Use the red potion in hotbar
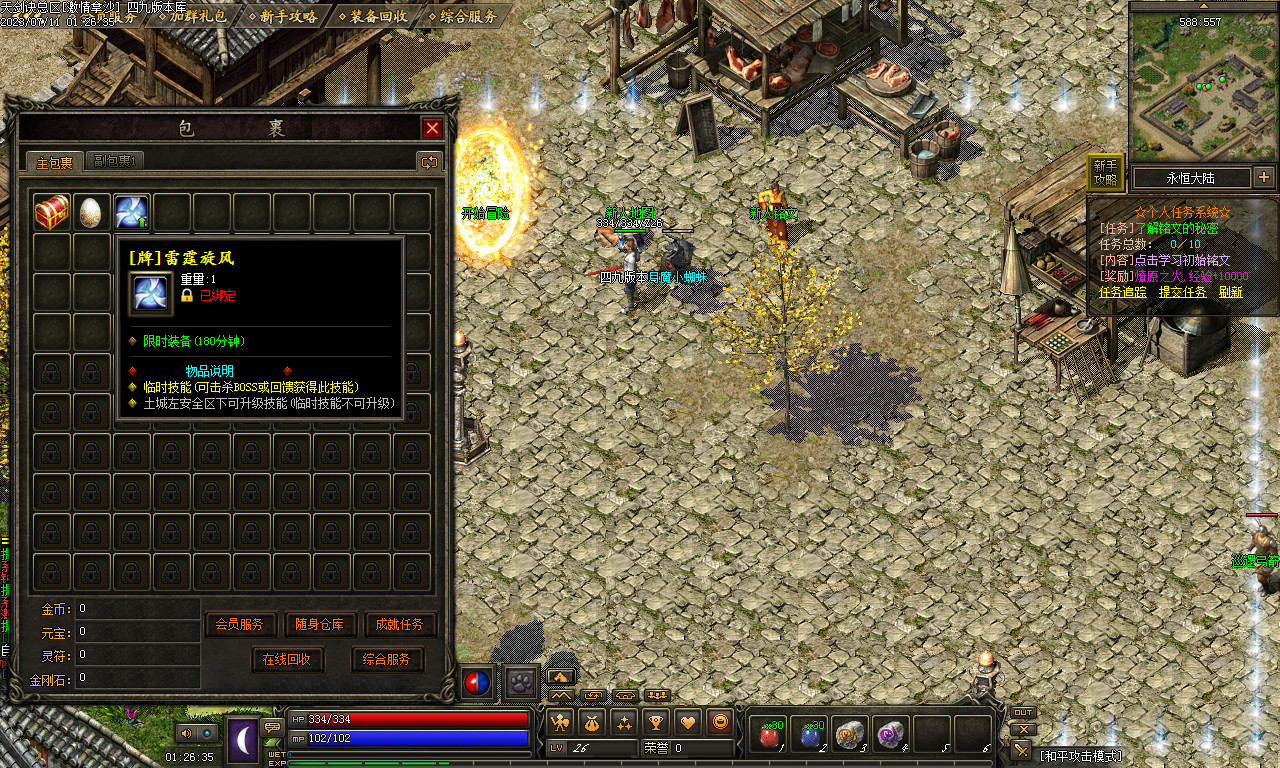Viewport: 1280px width, 768px height. [770, 735]
